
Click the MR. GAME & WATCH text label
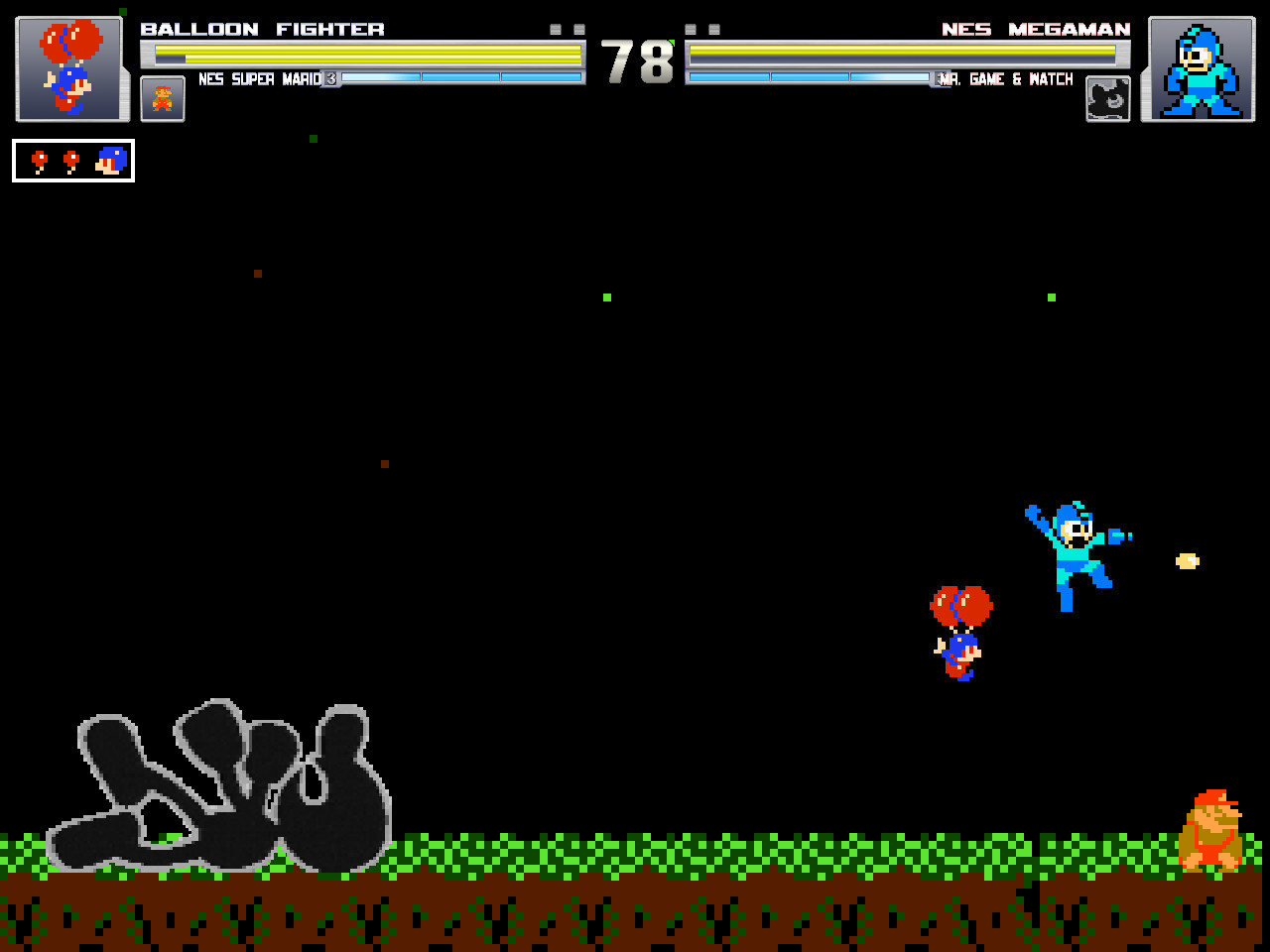pyautogui.click(x=1006, y=79)
